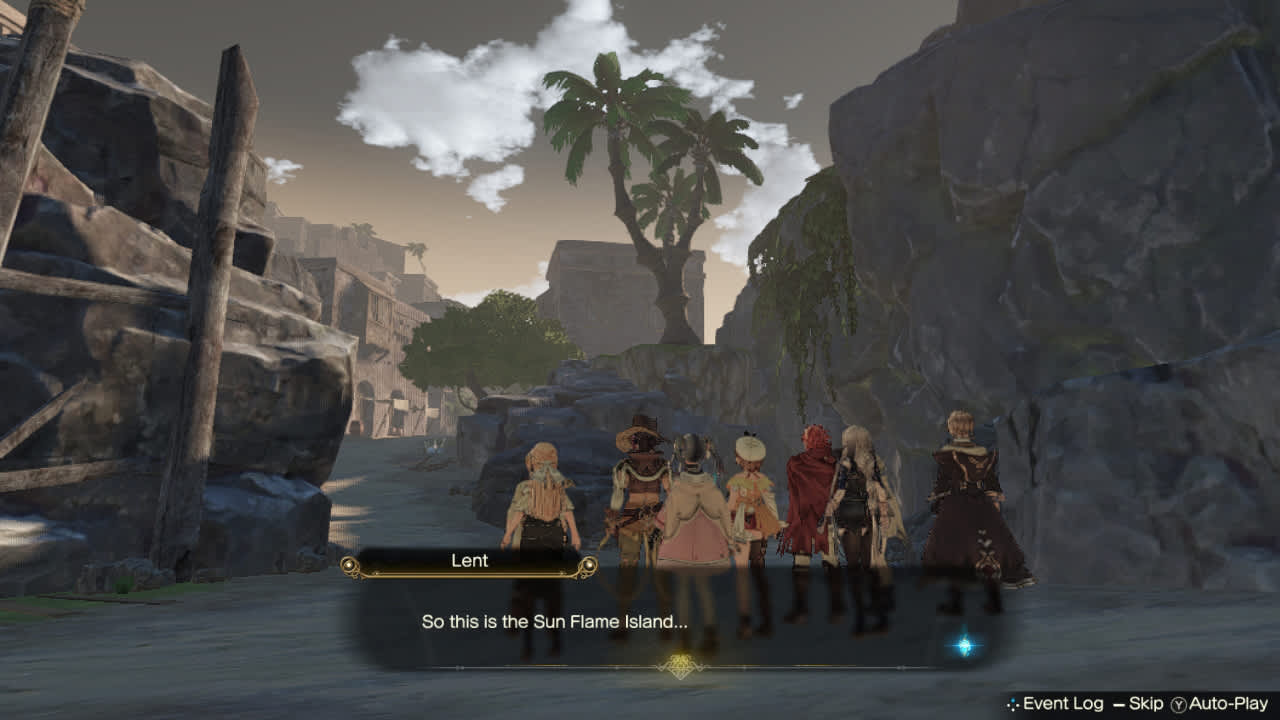This screenshot has height=720, width=1280.
Task: Click the analog stick Event Log icon
Action: click(1013, 704)
